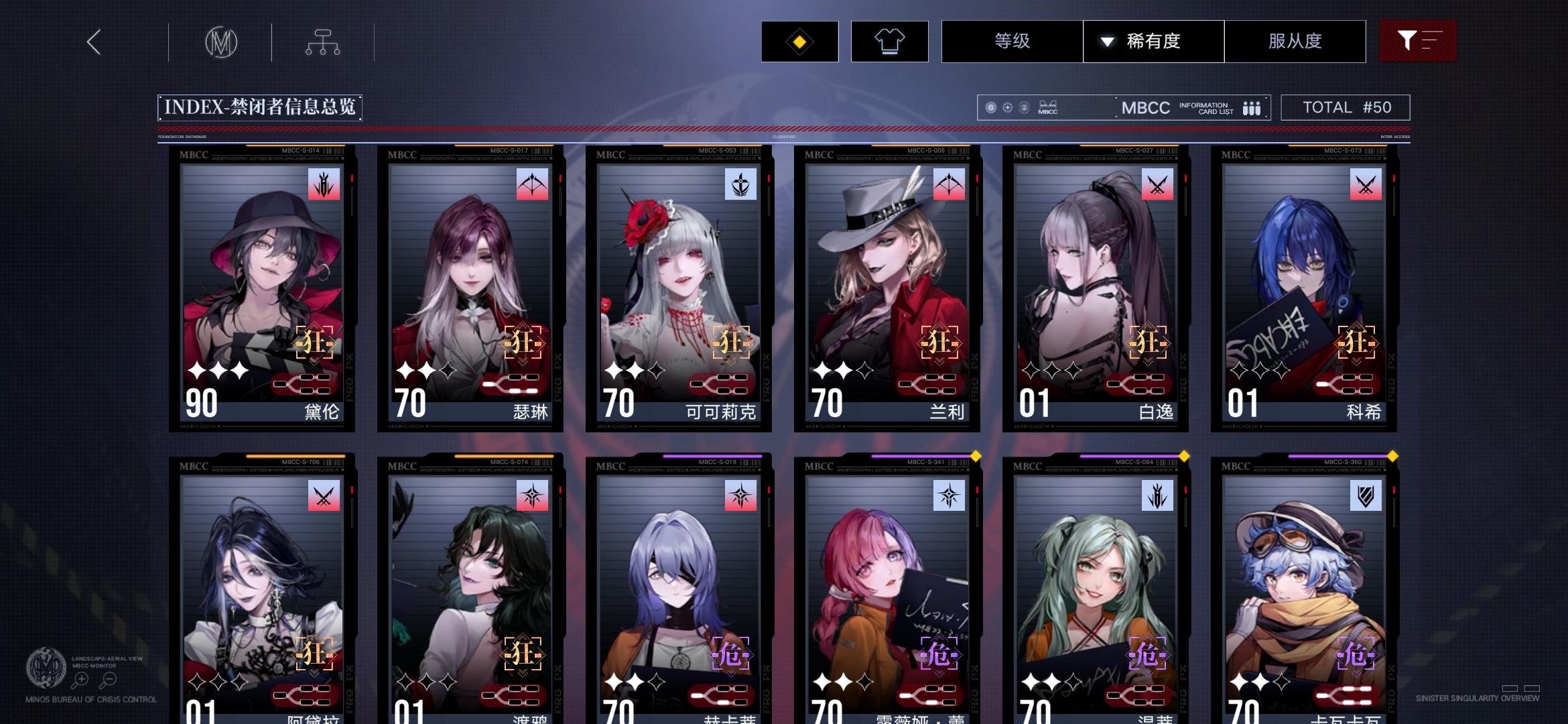This screenshot has width=1568, height=724.
Task: Click the red progress strip below the title
Action: [x=784, y=127]
